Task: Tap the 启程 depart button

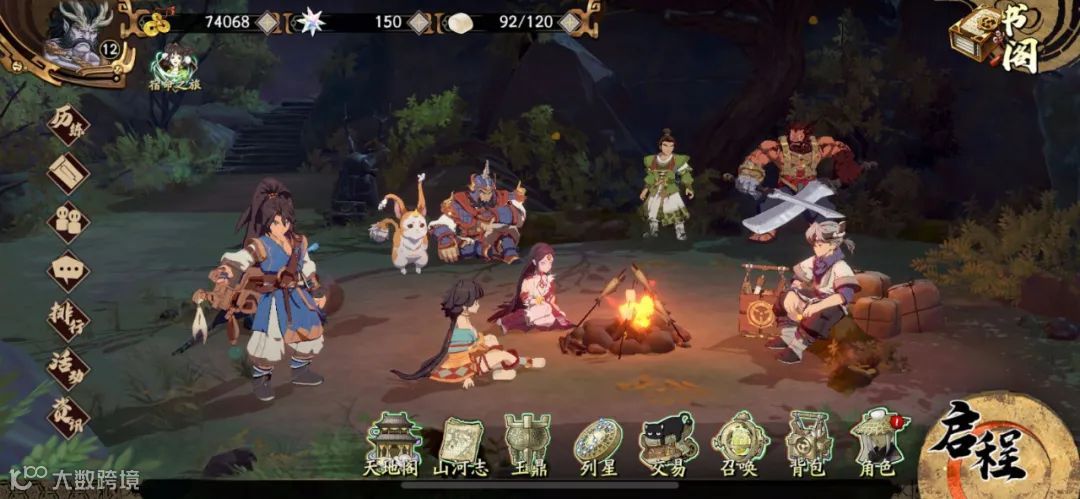Action: click(x=986, y=450)
